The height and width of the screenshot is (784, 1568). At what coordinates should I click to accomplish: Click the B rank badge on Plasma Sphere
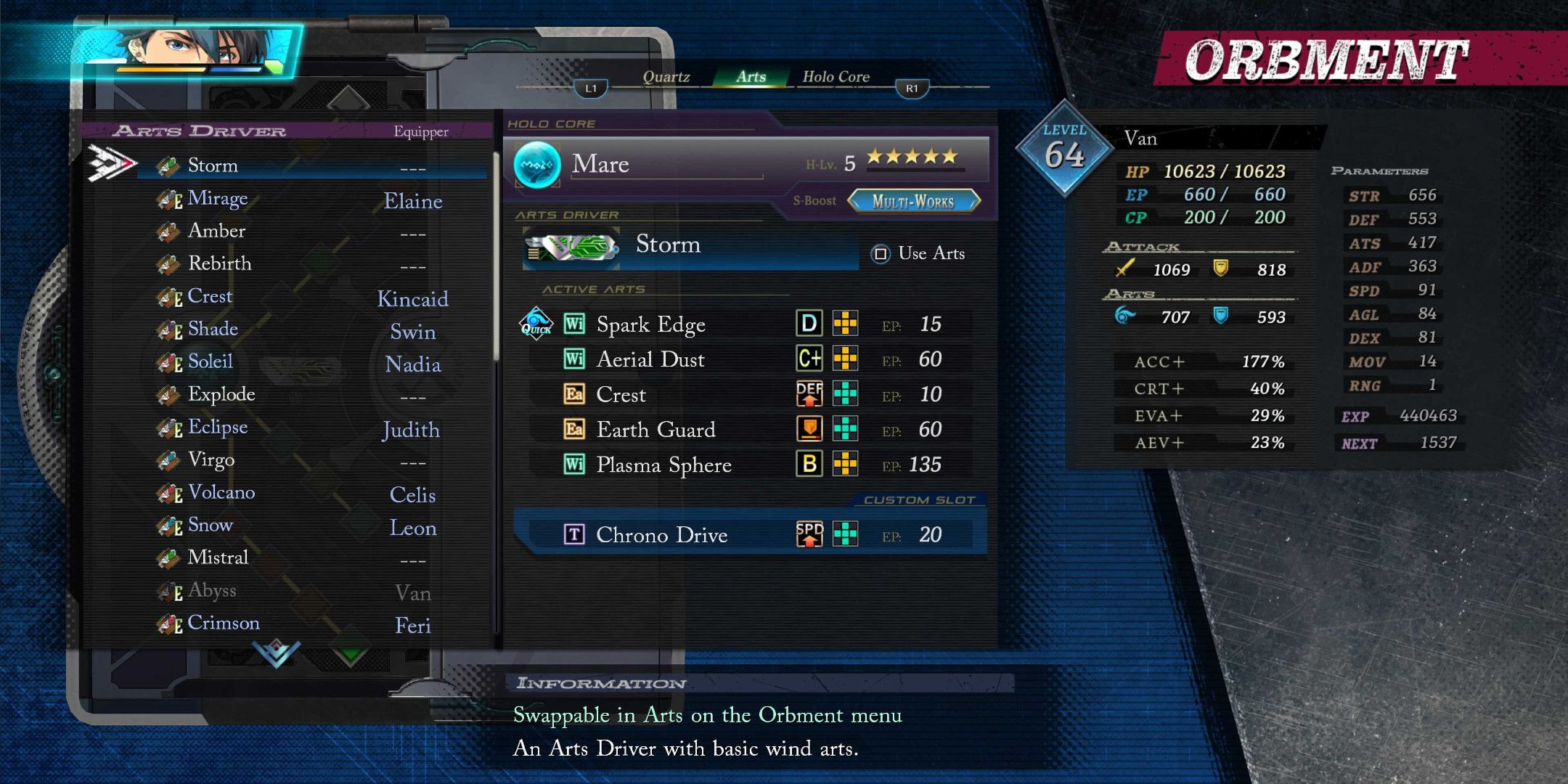coord(808,465)
